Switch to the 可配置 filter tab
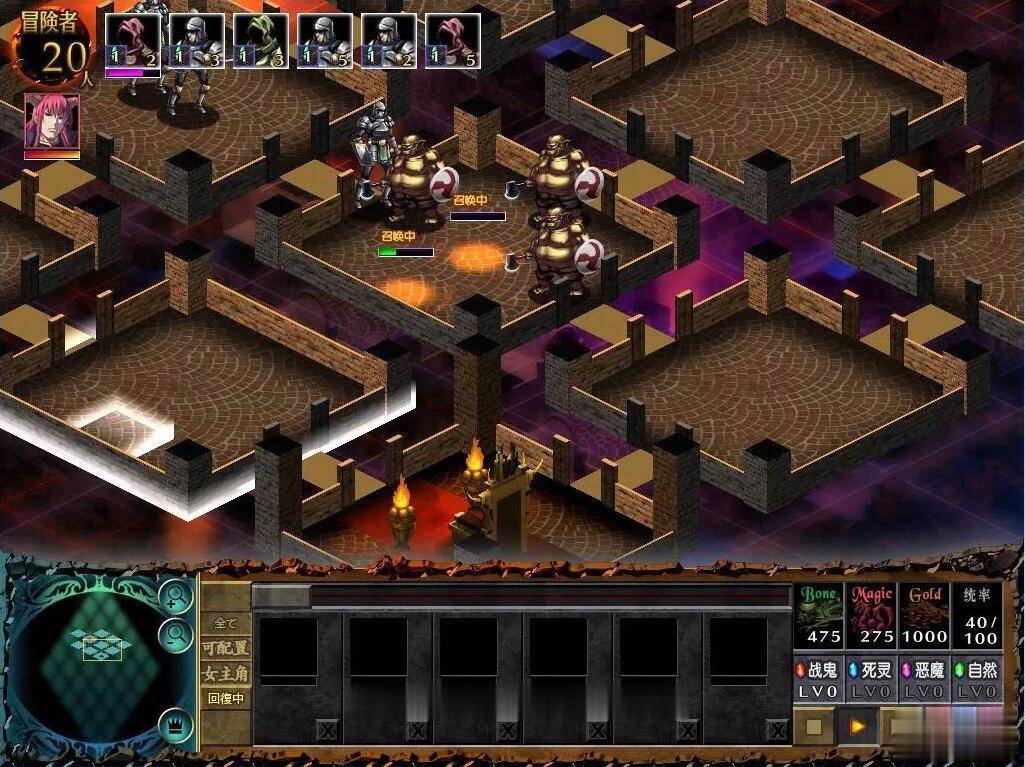The width and height of the screenshot is (1025, 767). 226,648
